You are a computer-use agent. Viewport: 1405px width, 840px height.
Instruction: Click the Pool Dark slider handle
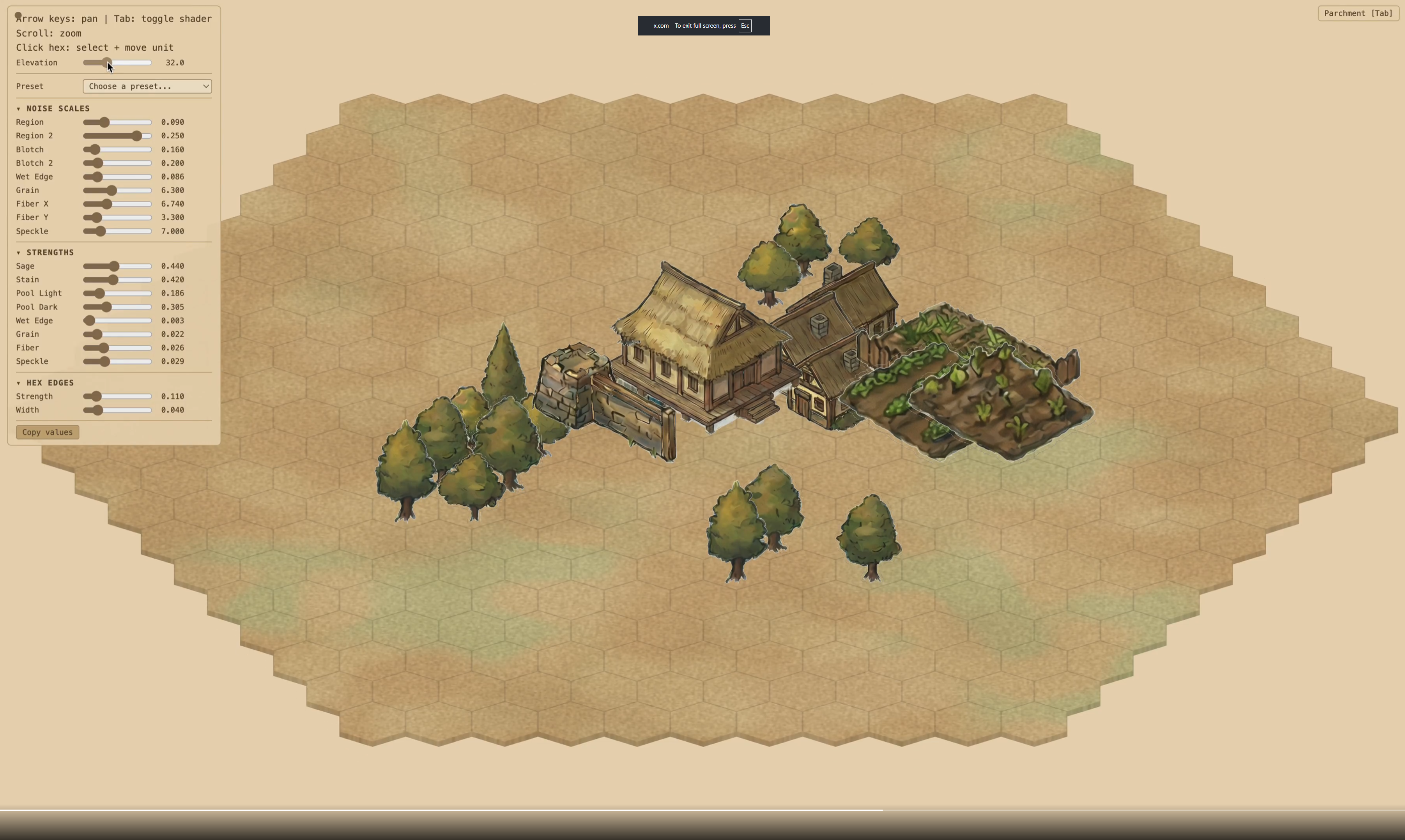click(106, 307)
